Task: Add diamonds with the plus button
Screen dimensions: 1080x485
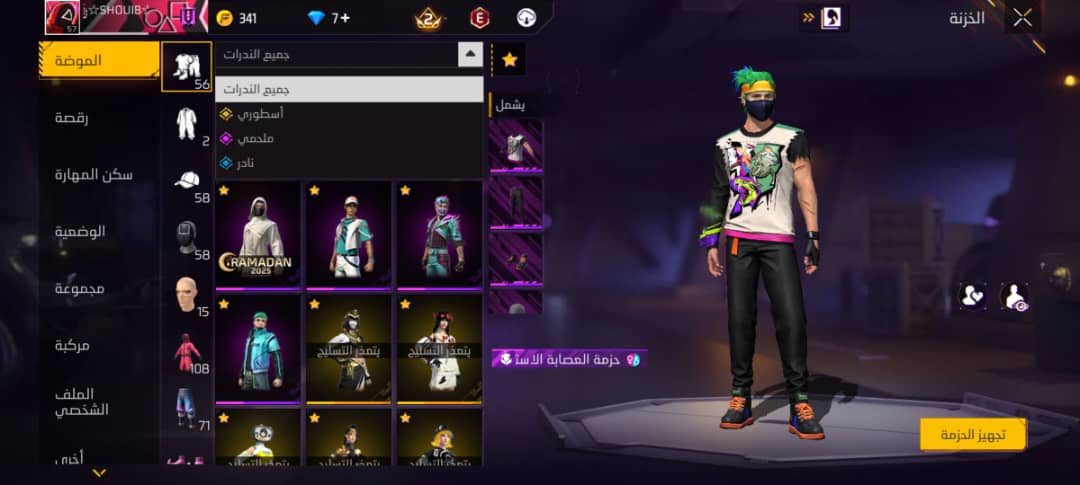Action: pyautogui.click(x=344, y=18)
